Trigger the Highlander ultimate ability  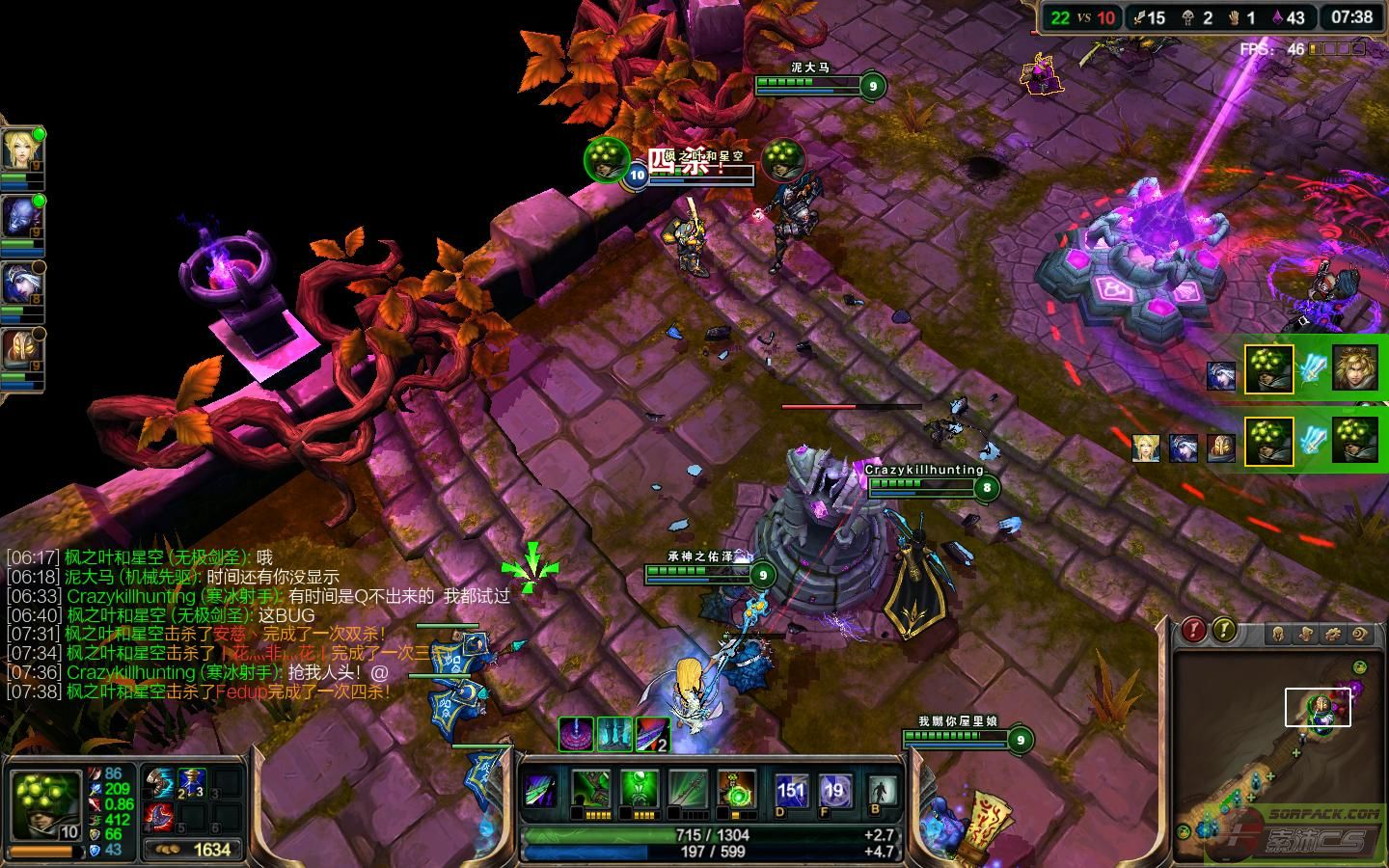(737, 791)
